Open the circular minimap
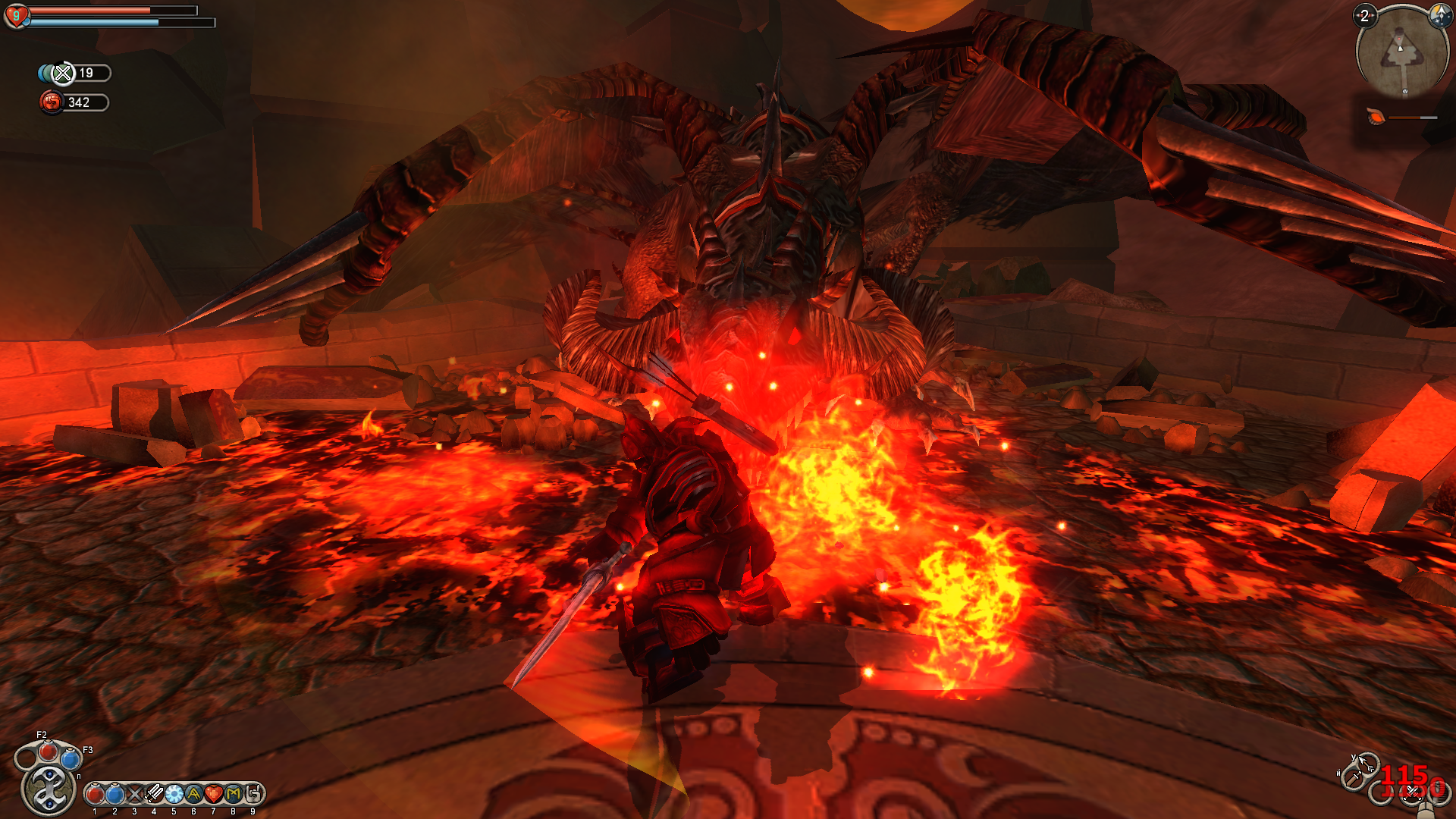This screenshot has height=819, width=1456. [1400, 53]
